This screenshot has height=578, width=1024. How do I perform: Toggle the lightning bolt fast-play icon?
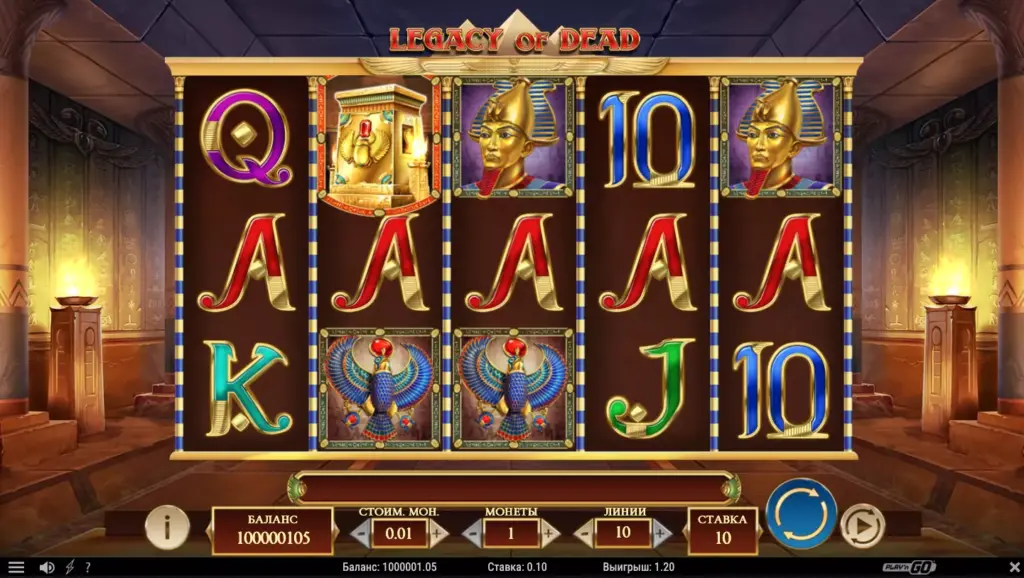point(70,568)
